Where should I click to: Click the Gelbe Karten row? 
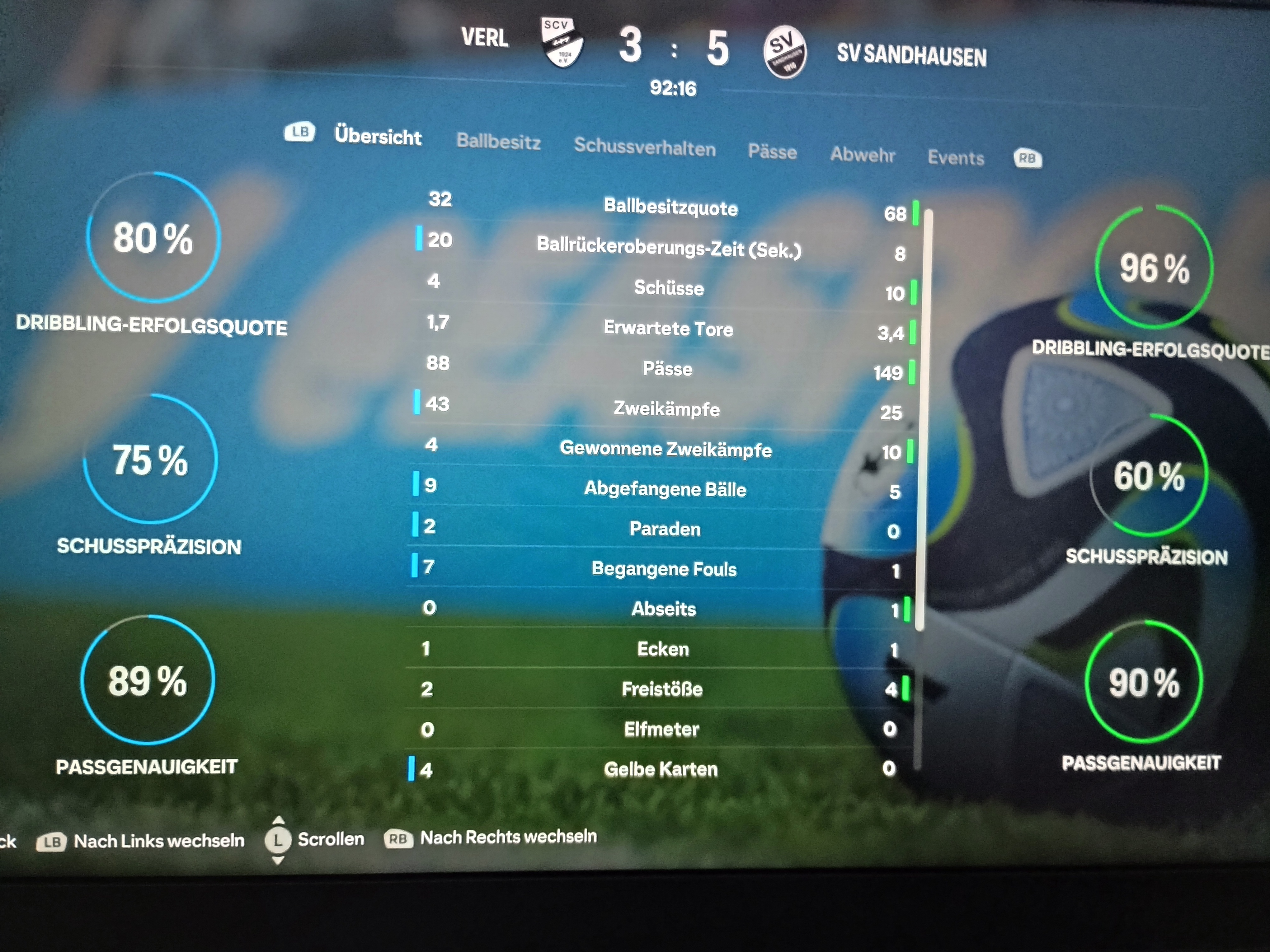point(660,769)
